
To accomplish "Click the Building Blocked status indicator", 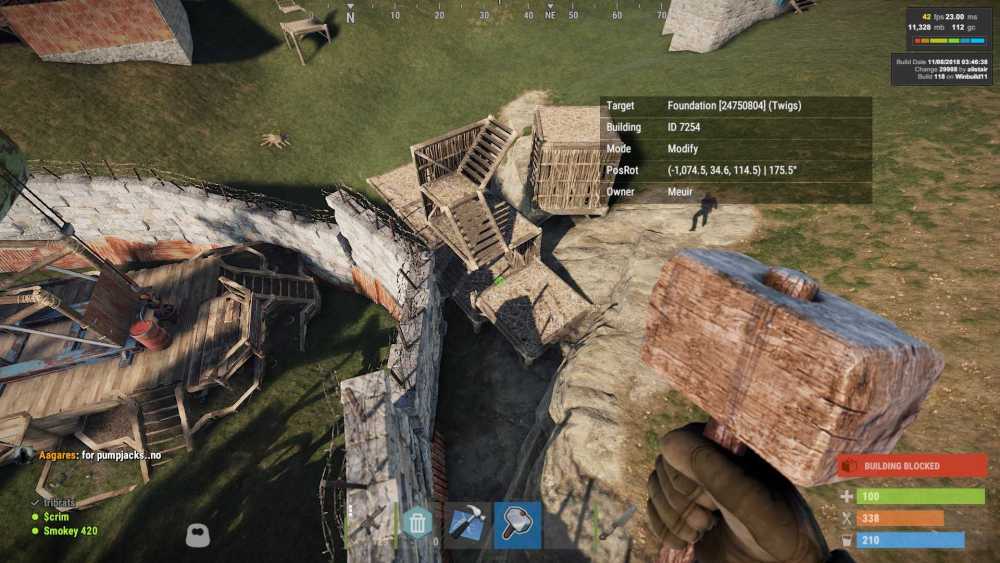I will [912, 466].
